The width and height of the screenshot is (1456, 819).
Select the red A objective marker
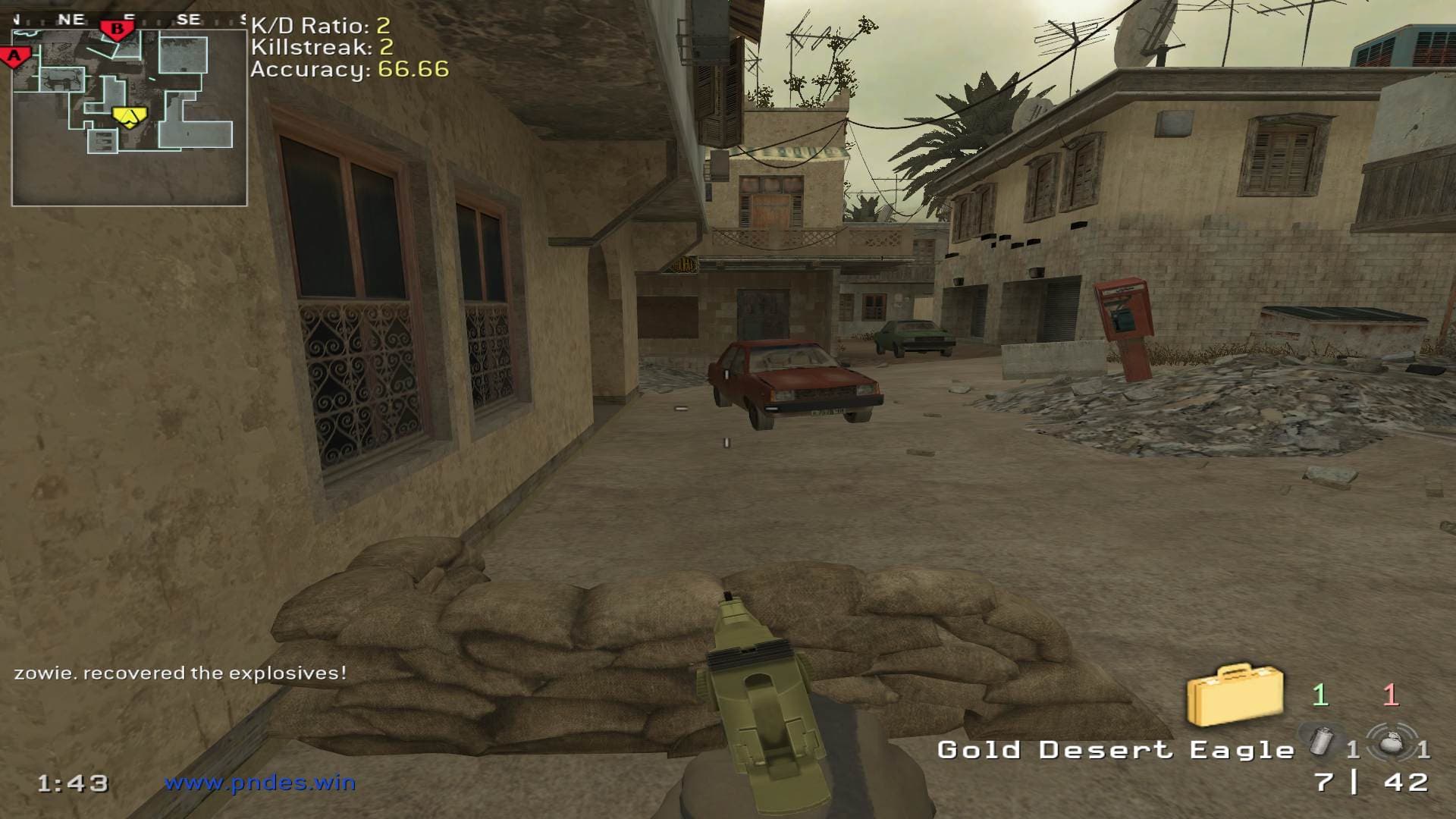tap(14, 57)
